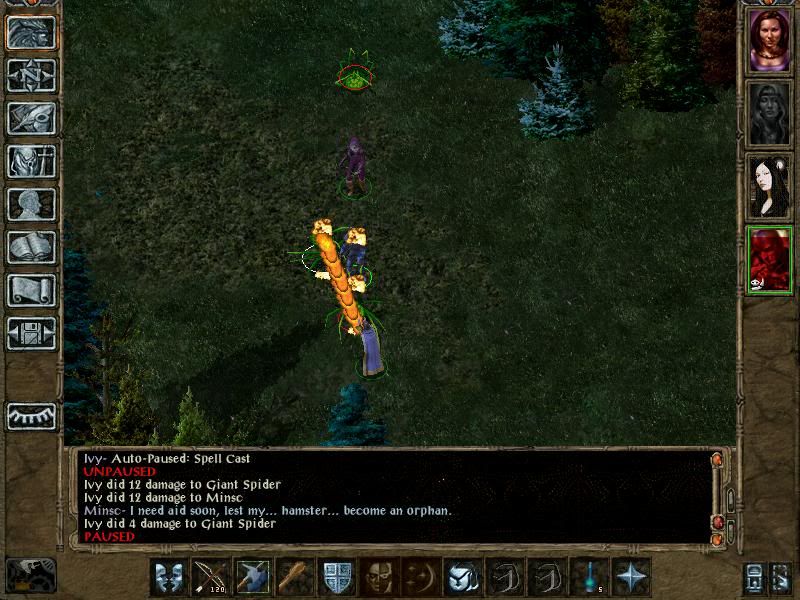Open the area map compass button
This screenshot has width=800, height=600.
pos(31,76)
